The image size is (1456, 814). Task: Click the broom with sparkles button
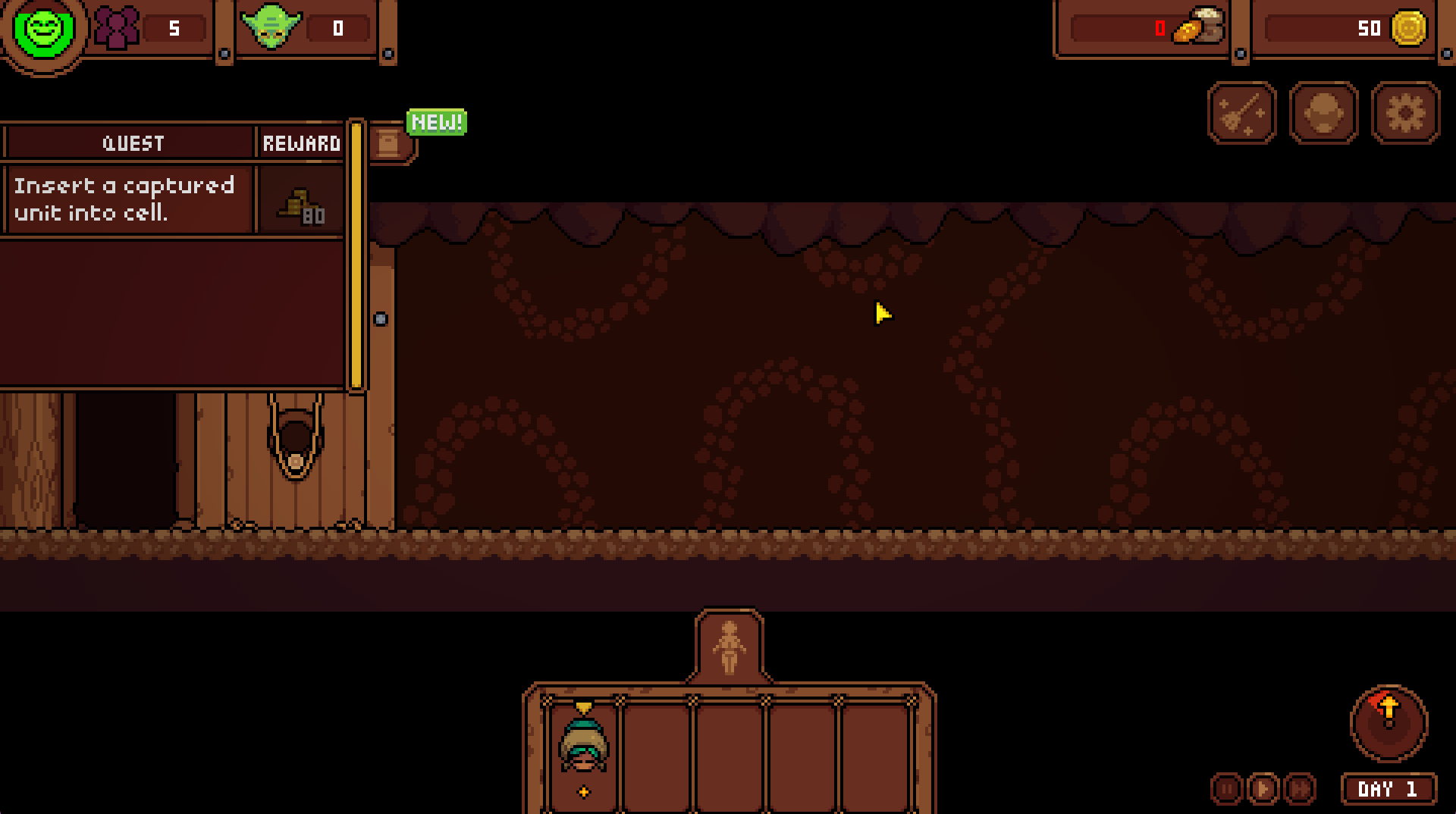pyautogui.click(x=1242, y=114)
